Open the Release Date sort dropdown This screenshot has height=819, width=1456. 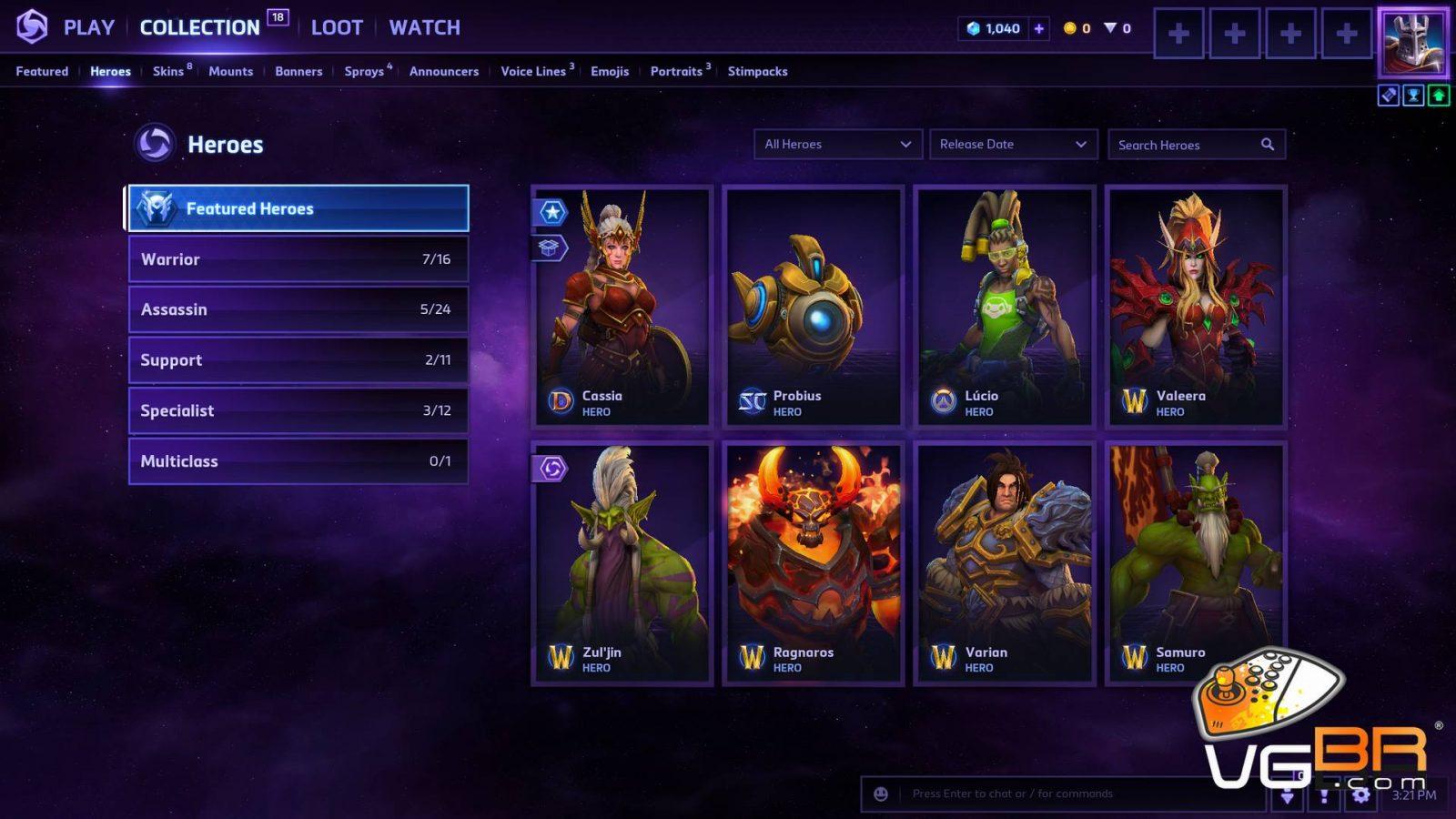point(1013,144)
